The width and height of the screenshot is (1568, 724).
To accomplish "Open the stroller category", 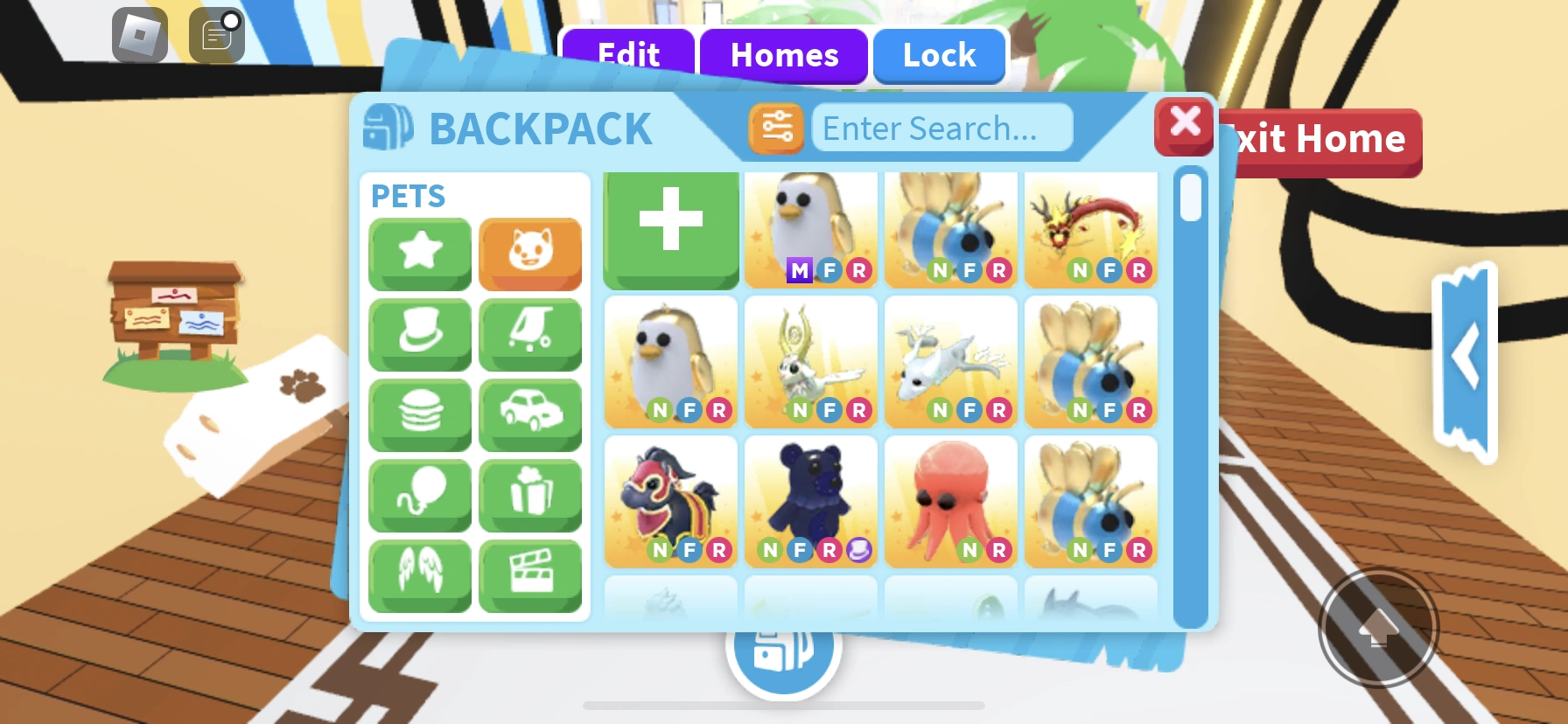I will (530, 335).
